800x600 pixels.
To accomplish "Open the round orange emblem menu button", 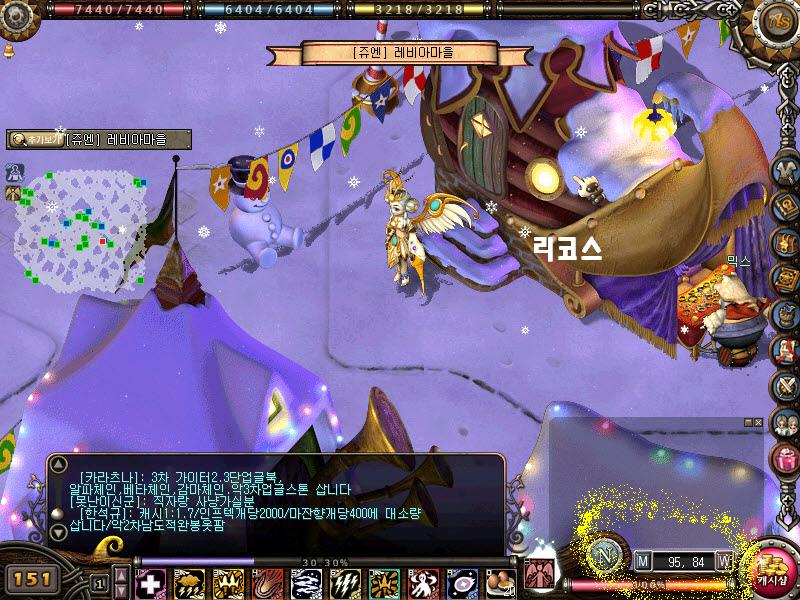I will click(776, 20).
